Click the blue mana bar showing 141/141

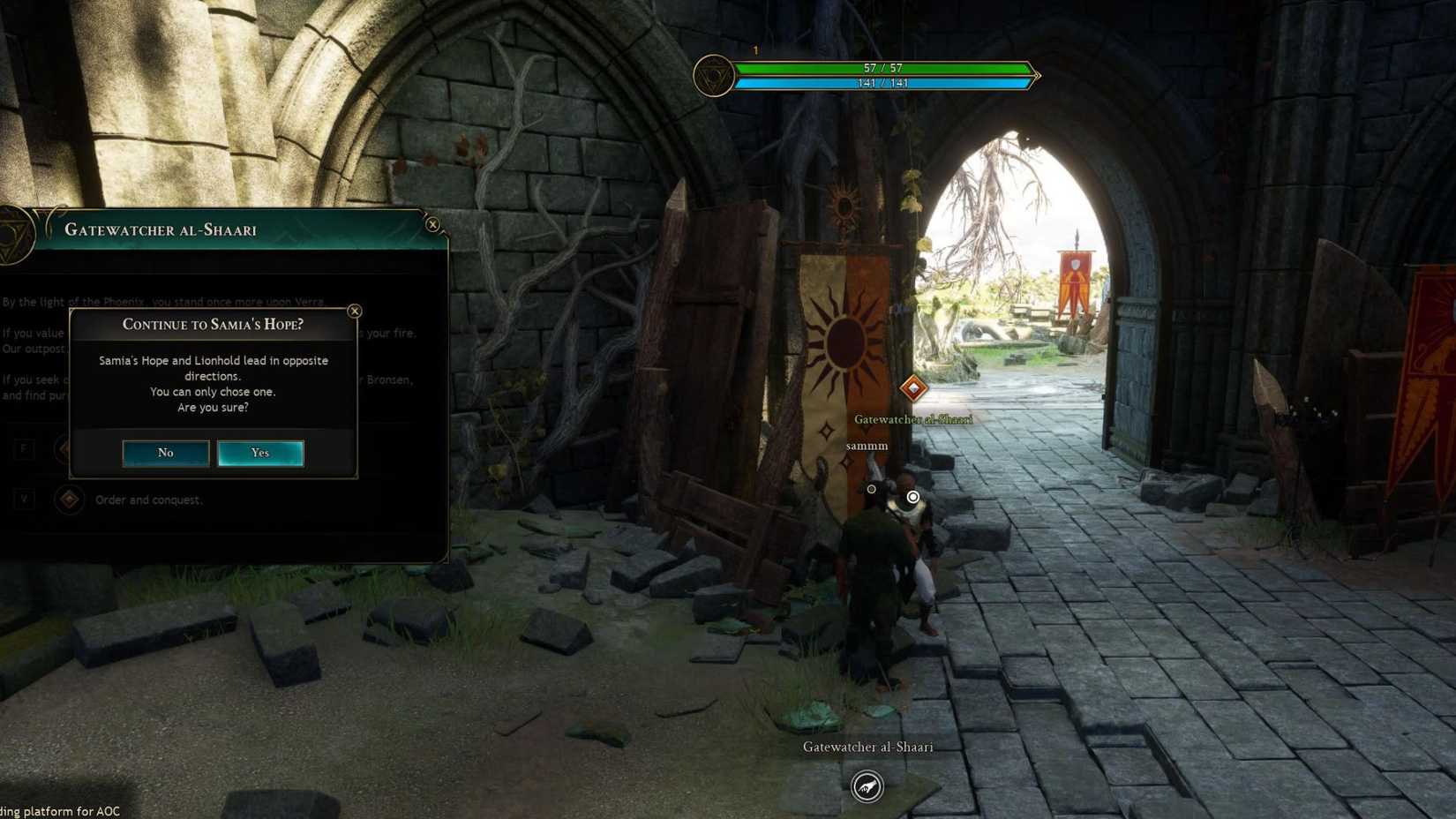887,83
